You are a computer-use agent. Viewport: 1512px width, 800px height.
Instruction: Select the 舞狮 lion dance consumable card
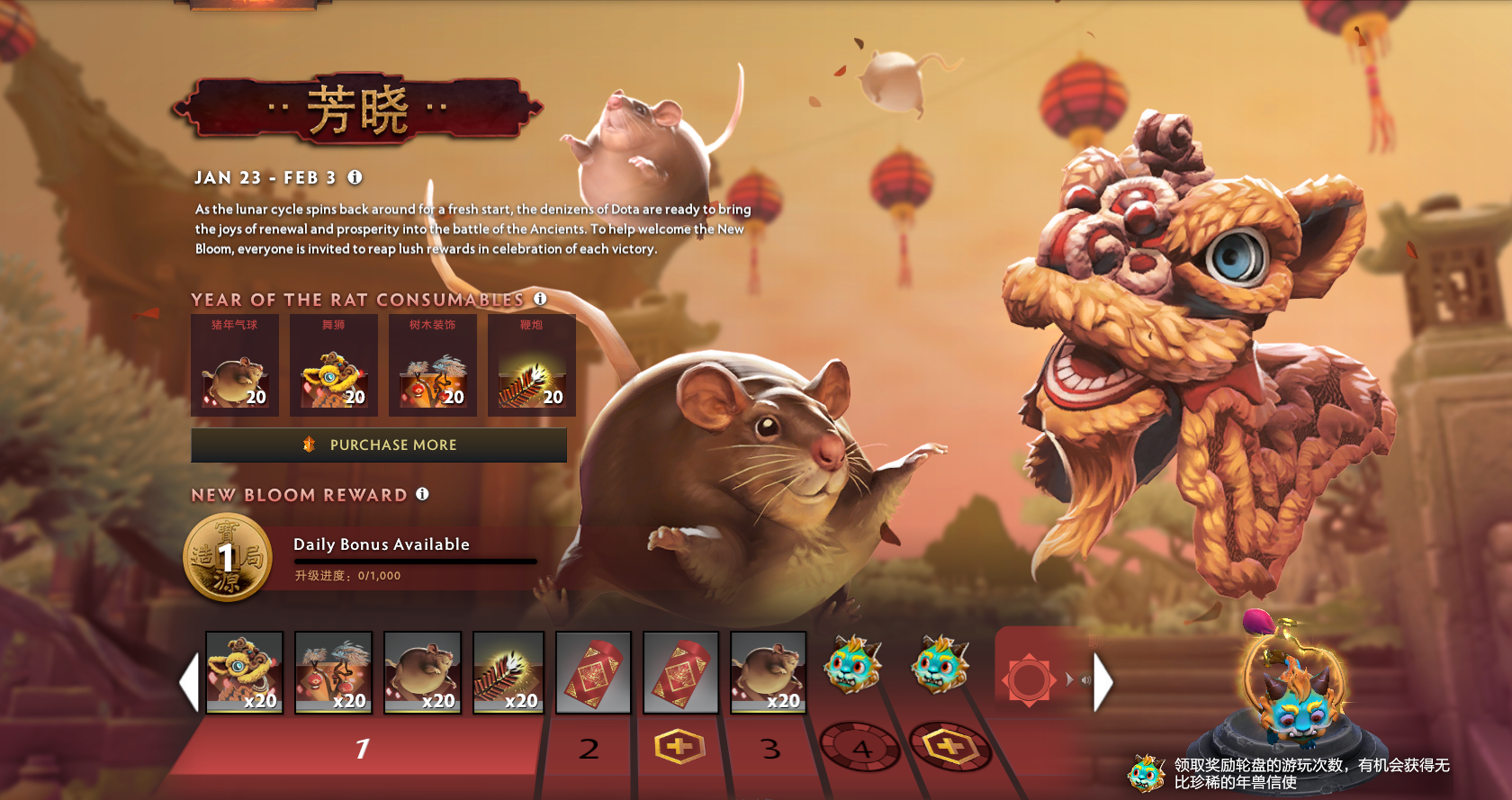[x=334, y=364]
